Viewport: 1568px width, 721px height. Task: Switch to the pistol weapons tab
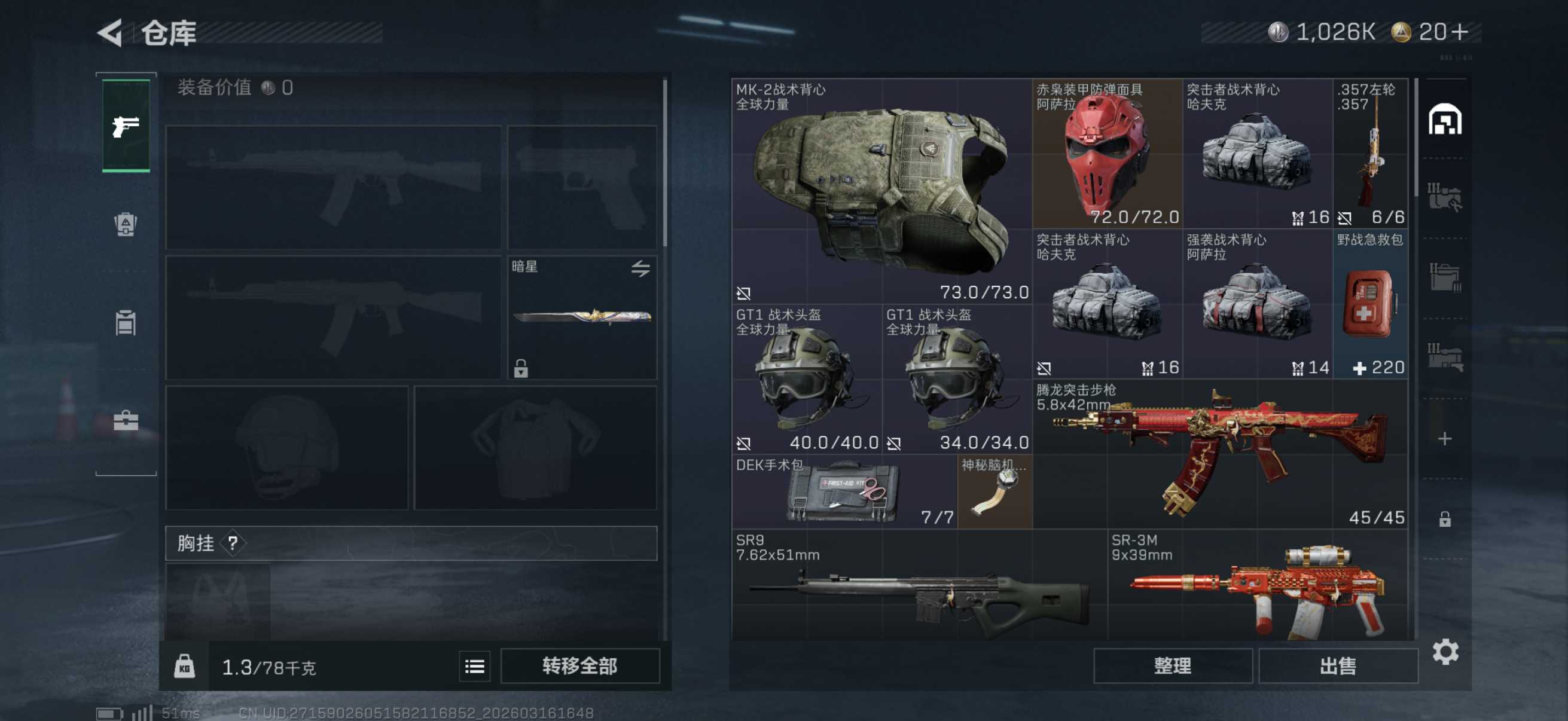126,126
